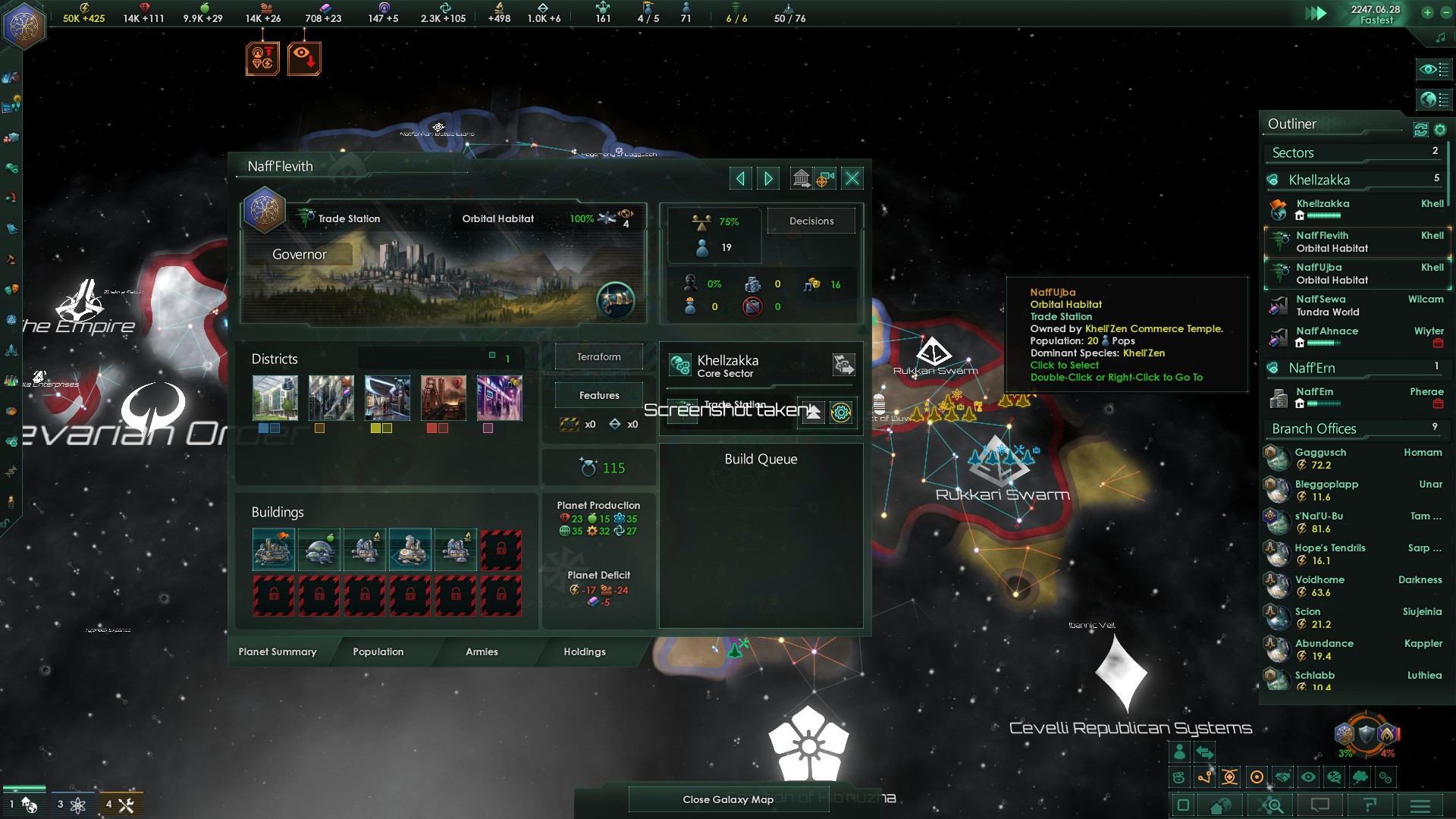Screen dimensions: 1456x819
Task: Click the handshake diplomacy map mode icon
Action: (1282, 777)
